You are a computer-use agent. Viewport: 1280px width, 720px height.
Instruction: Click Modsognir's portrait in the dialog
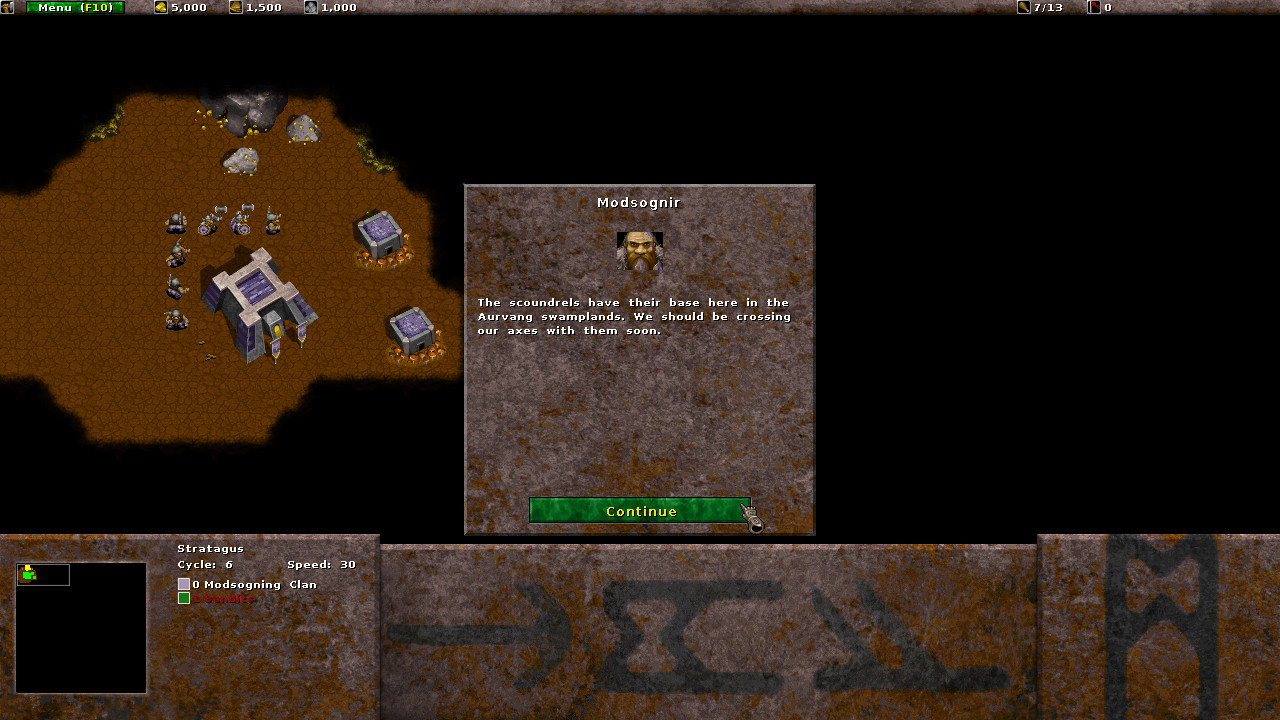coord(640,251)
